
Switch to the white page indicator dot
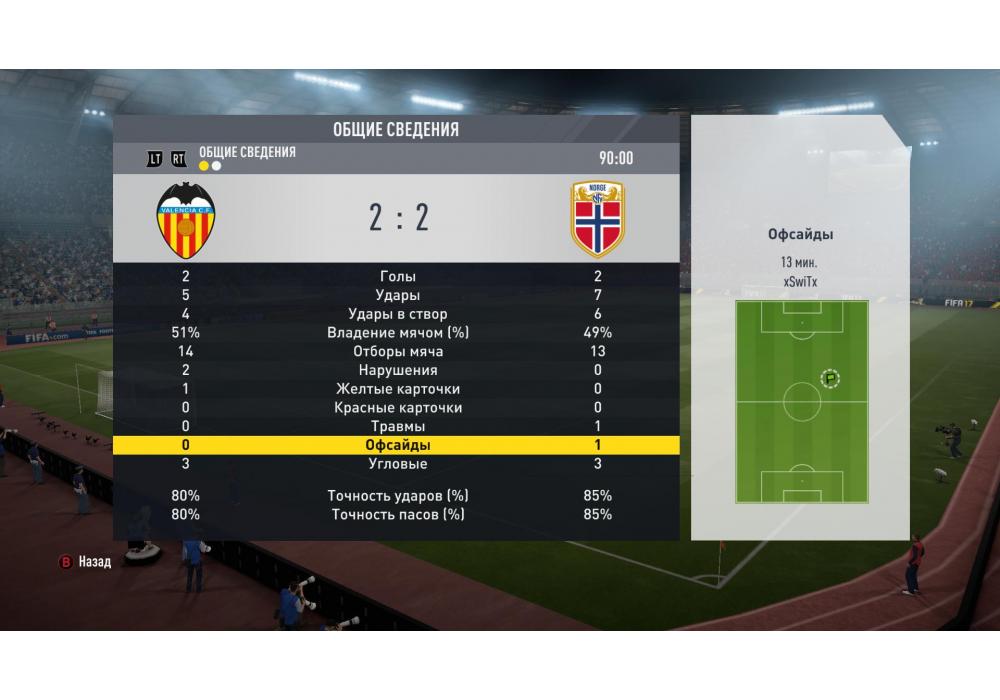pyautogui.click(x=217, y=166)
